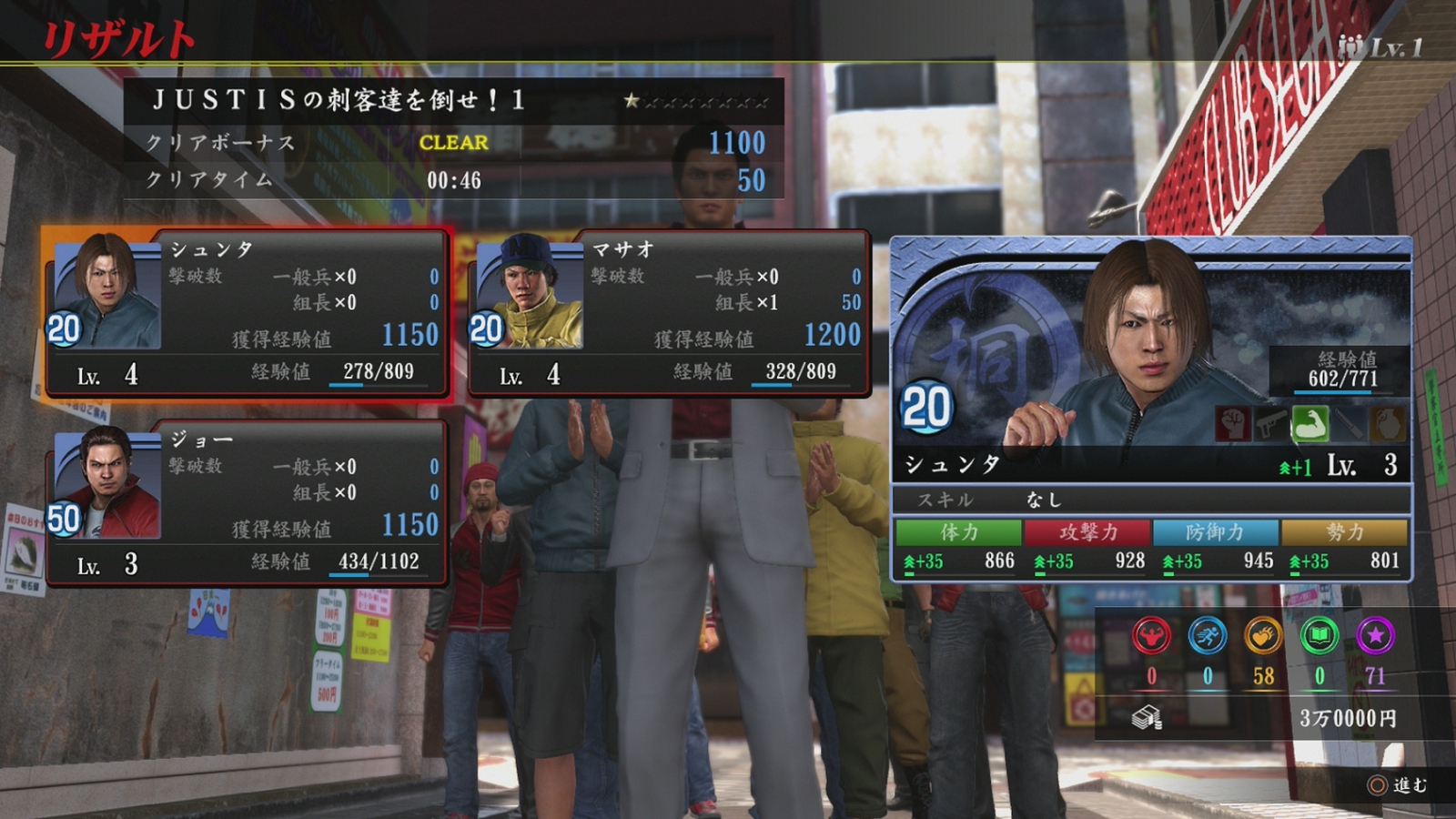The image size is (1456, 819).
Task: Select the 攻撃力 stat header
Action: click(x=1087, y=532)
